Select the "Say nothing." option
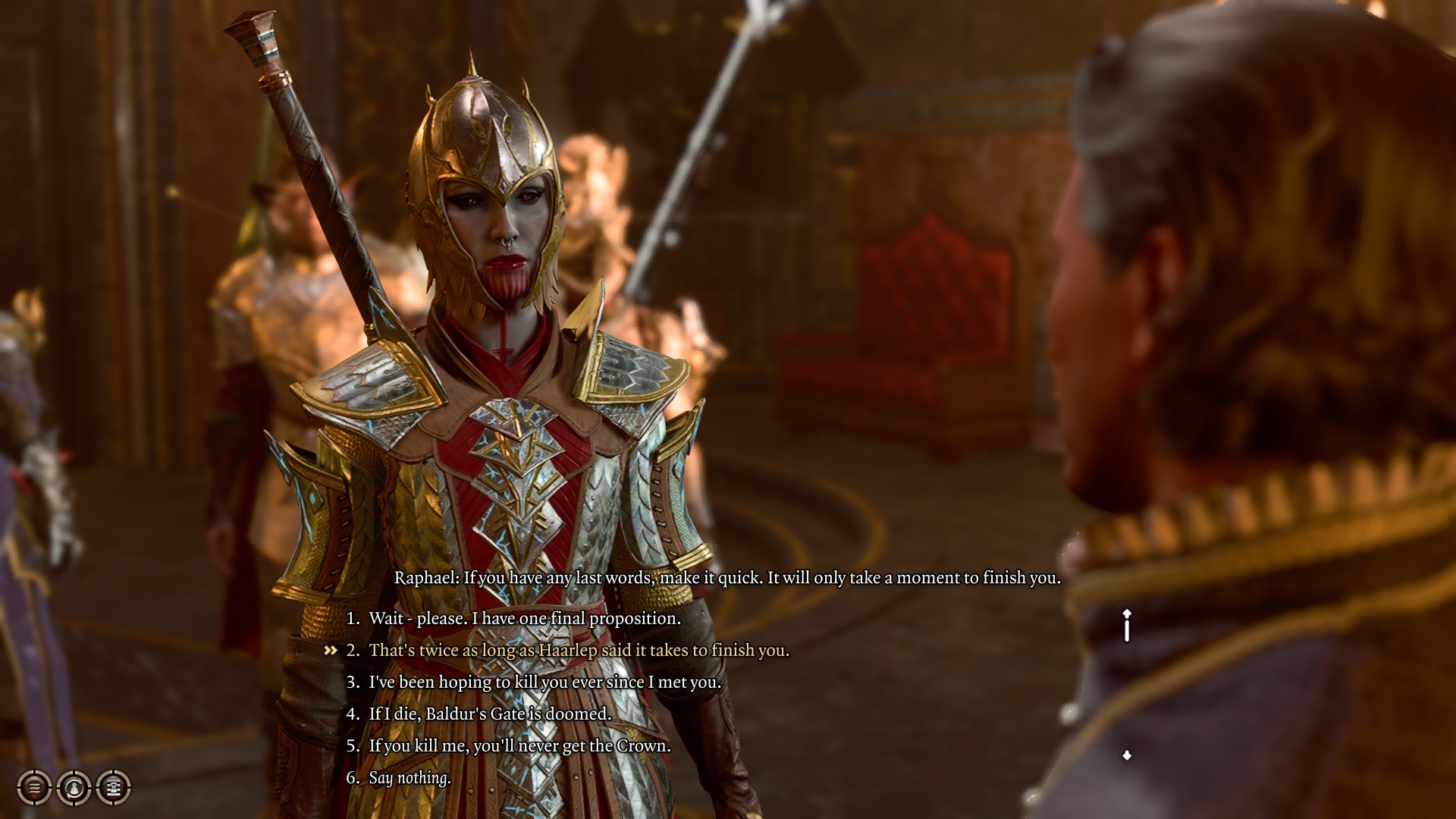This screenshot has width=1456, height=819. click(409, 778)
